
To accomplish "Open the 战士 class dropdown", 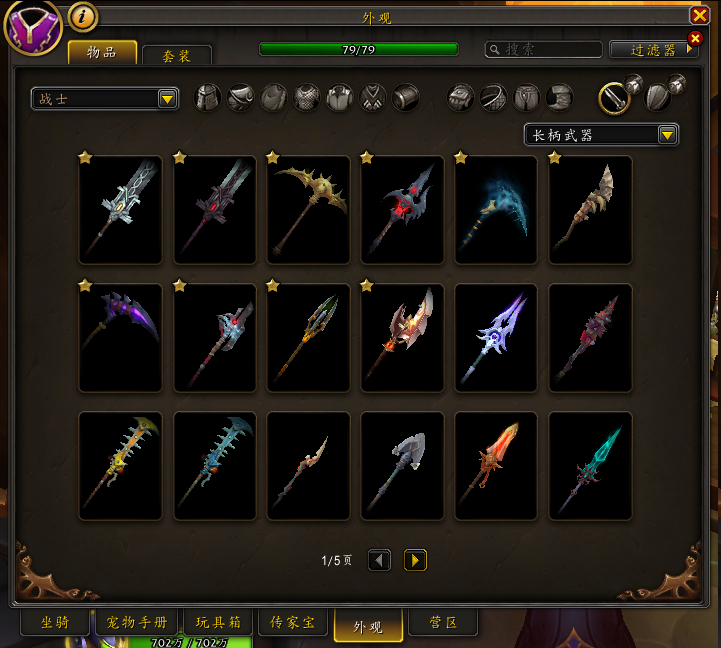I will 105,98.
